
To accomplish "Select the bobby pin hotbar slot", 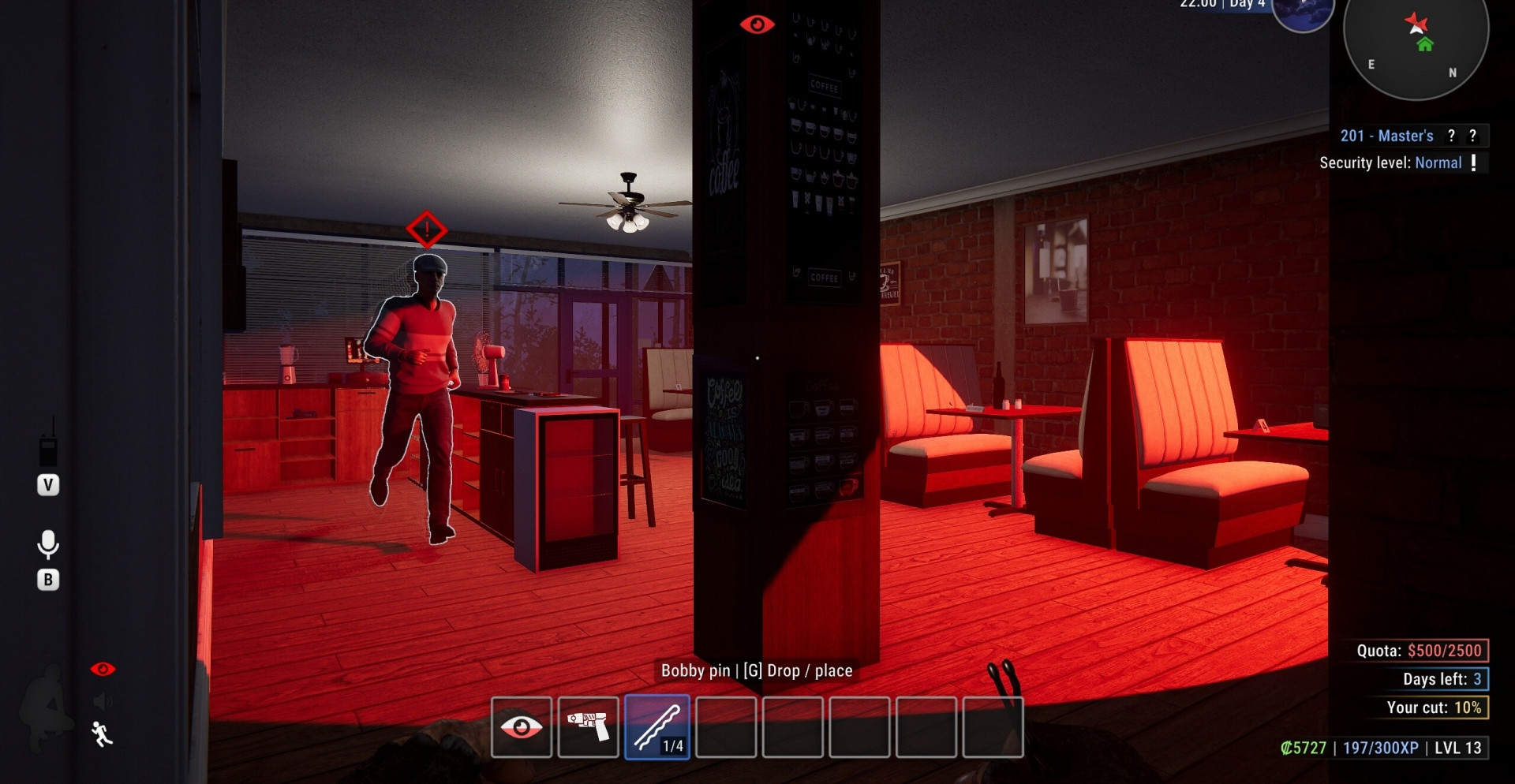I will 657,727.
